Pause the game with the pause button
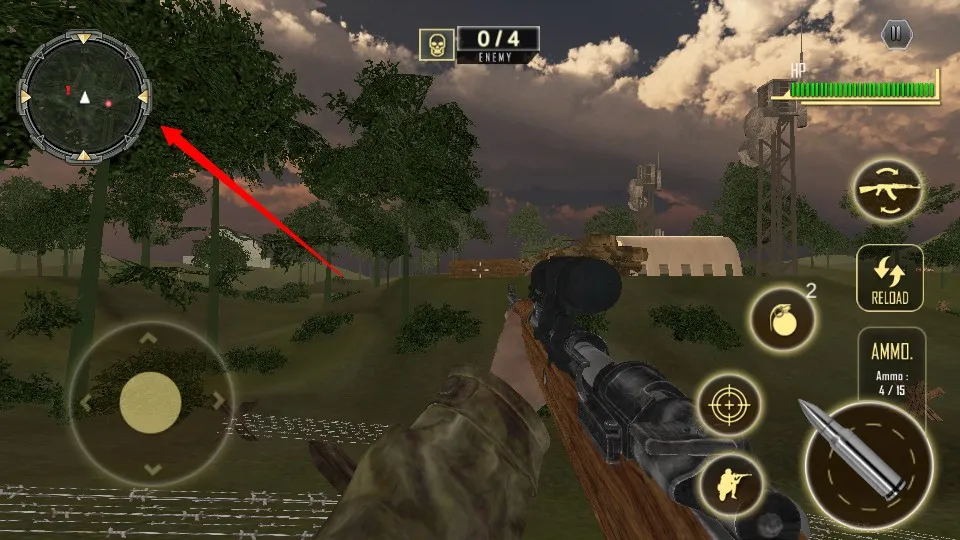 [x=896, y=35]
